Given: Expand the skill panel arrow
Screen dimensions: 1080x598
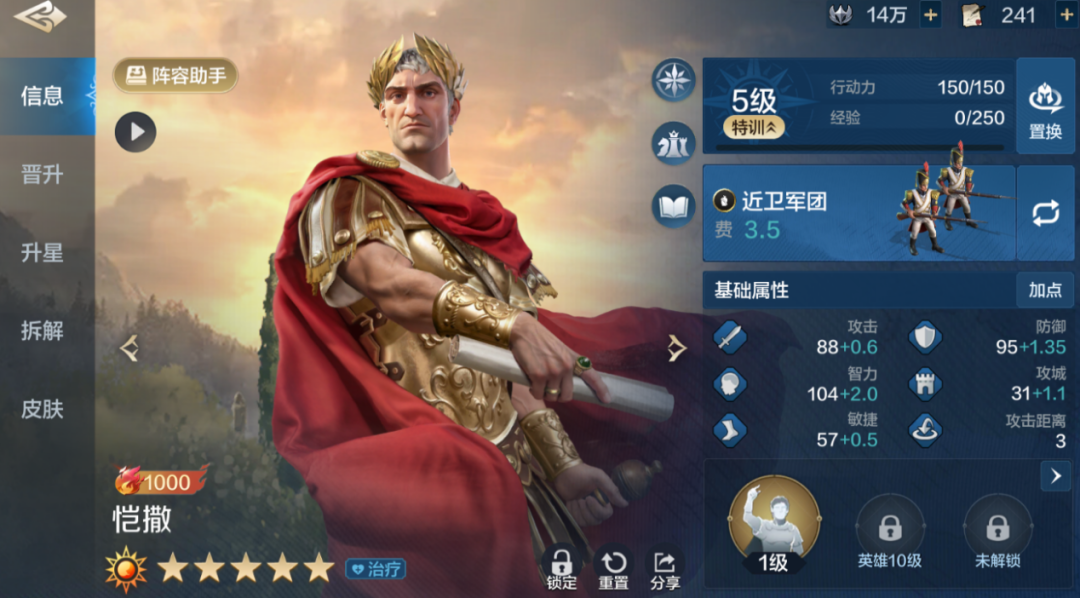Looking at the screenshot, I should pyautogui.click(x=1055, y=476).
